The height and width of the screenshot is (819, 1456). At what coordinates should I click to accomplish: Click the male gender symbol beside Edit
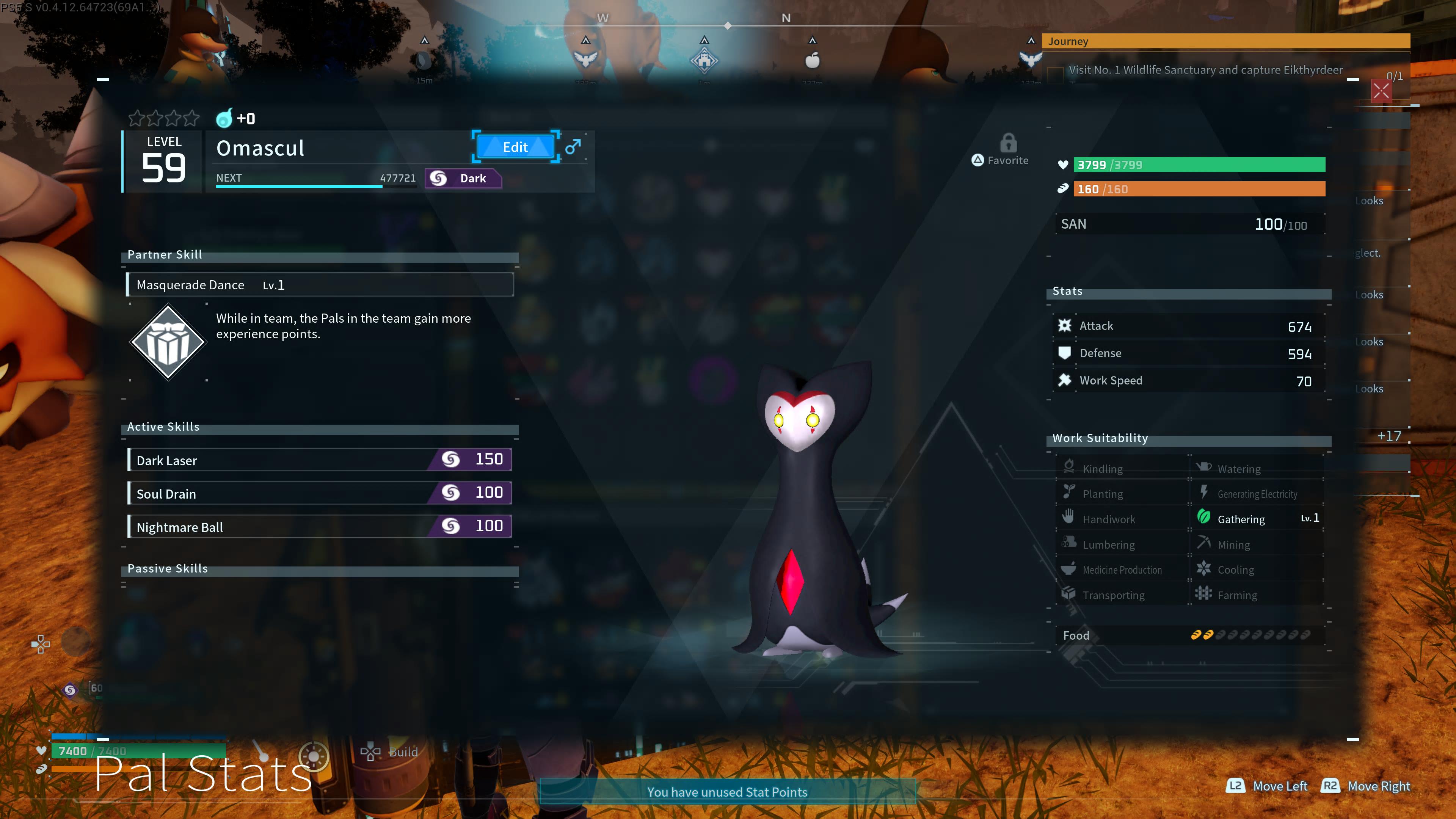pos(573,147)
